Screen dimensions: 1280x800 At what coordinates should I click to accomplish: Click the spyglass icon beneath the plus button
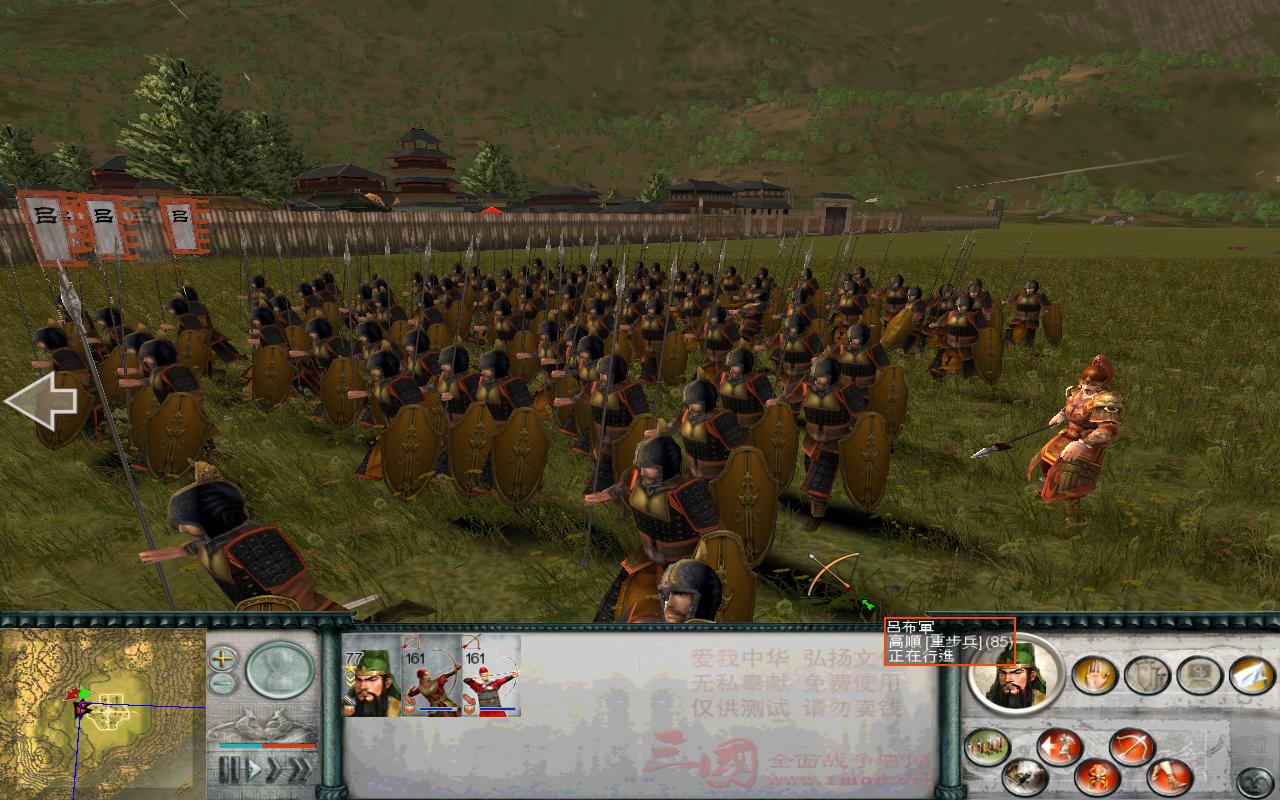[221, 683]
